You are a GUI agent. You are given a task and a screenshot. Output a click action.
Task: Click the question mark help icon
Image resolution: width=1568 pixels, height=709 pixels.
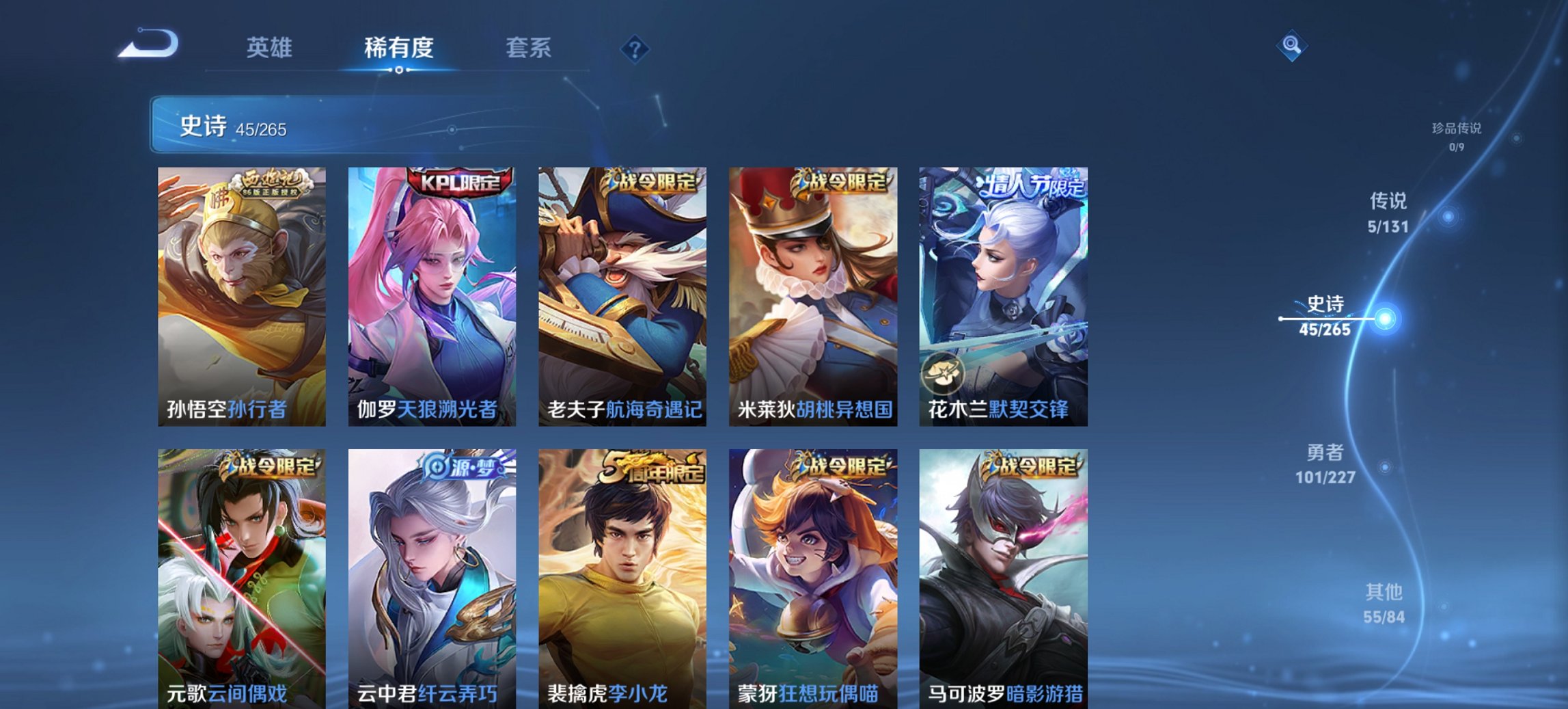click(x=635, y=48)
